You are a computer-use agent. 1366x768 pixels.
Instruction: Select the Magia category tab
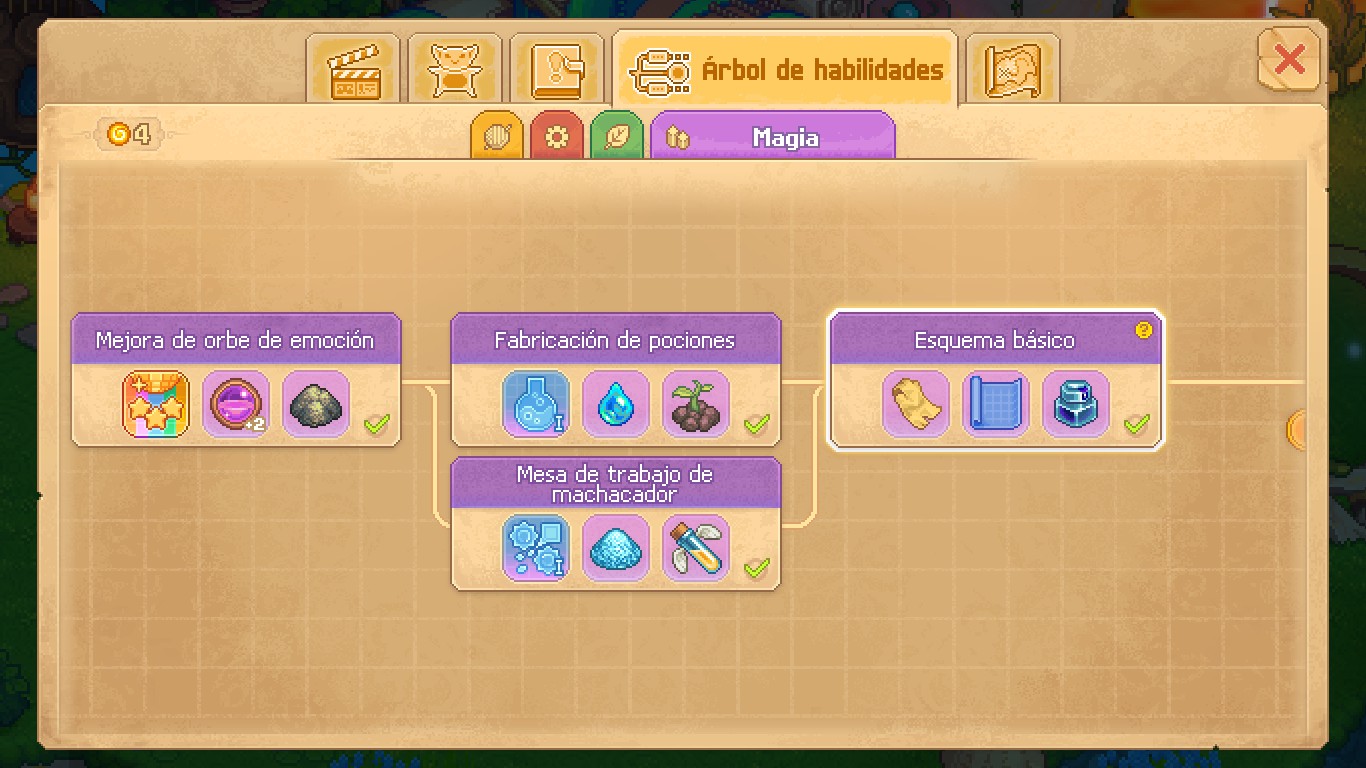pos(772,137)
